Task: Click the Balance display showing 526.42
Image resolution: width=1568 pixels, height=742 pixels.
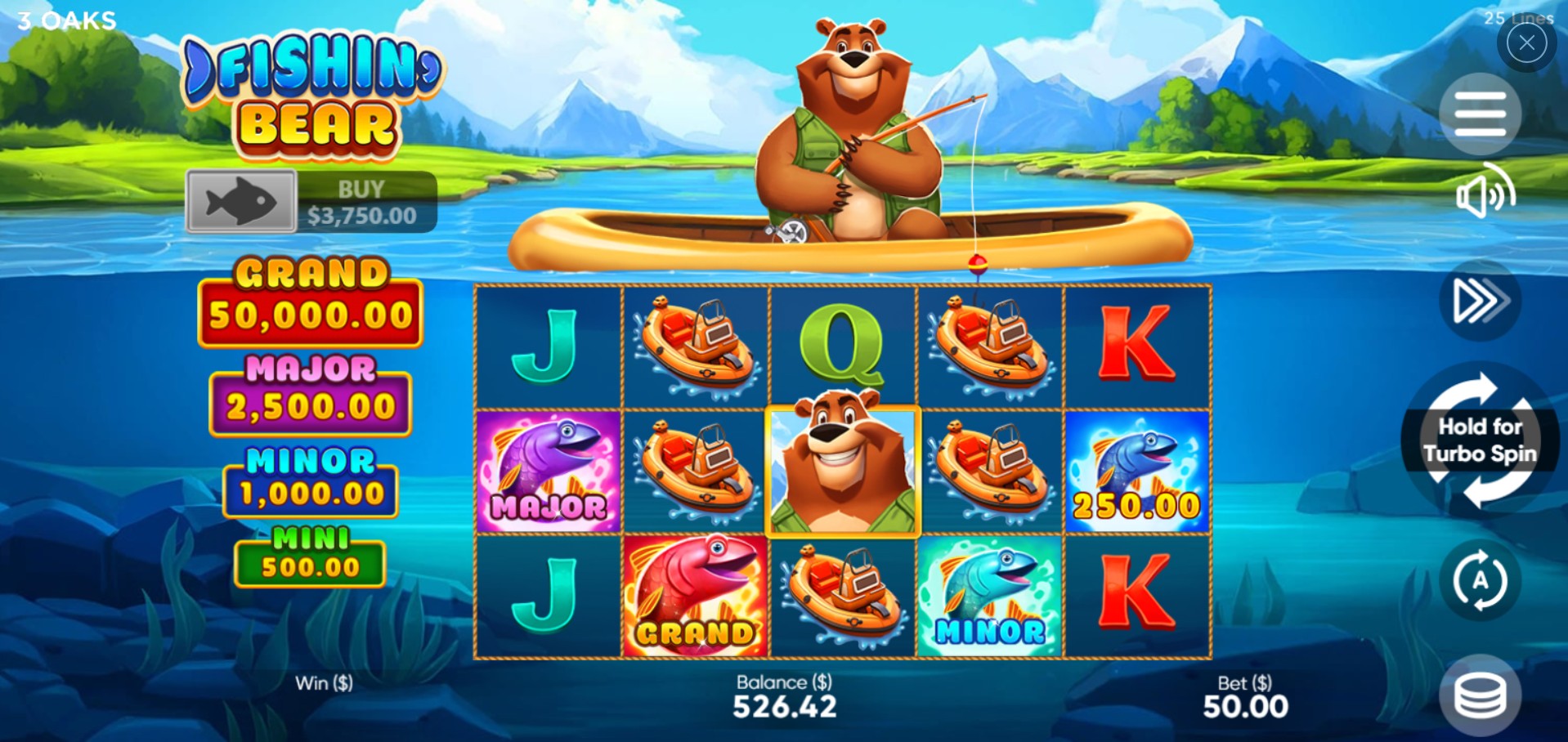Action: click(x=782, y=695)
